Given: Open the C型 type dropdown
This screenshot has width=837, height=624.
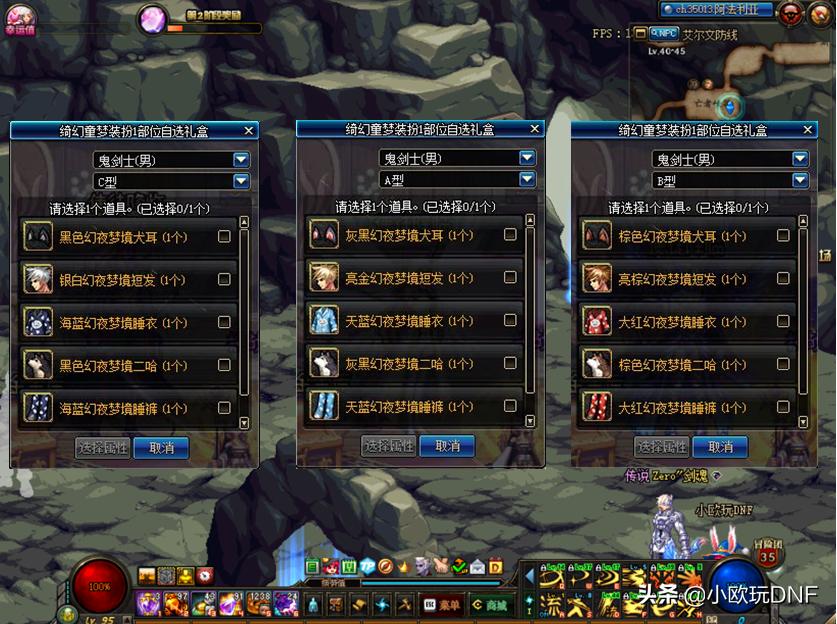Looking at the screenshot, I should [241, 181].
